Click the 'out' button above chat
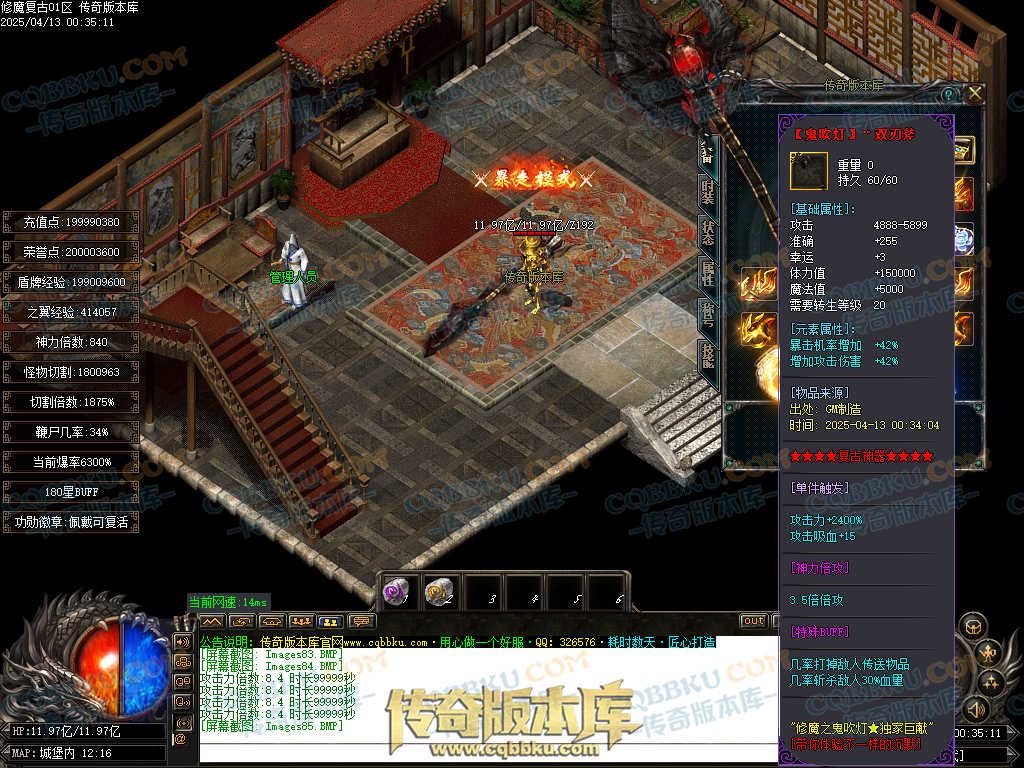The height and width of the screenshot is (768, 1024). tap(753, 621)
